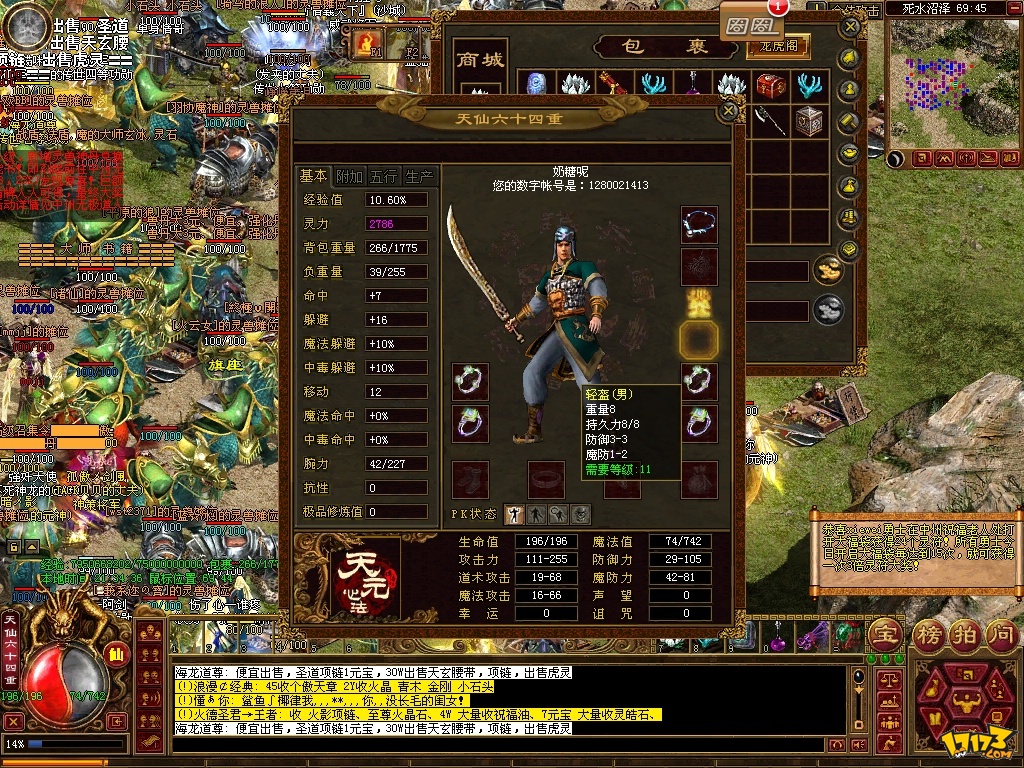Select the blue rune stone item
The image size is (1024, 768).
point(536,85)
